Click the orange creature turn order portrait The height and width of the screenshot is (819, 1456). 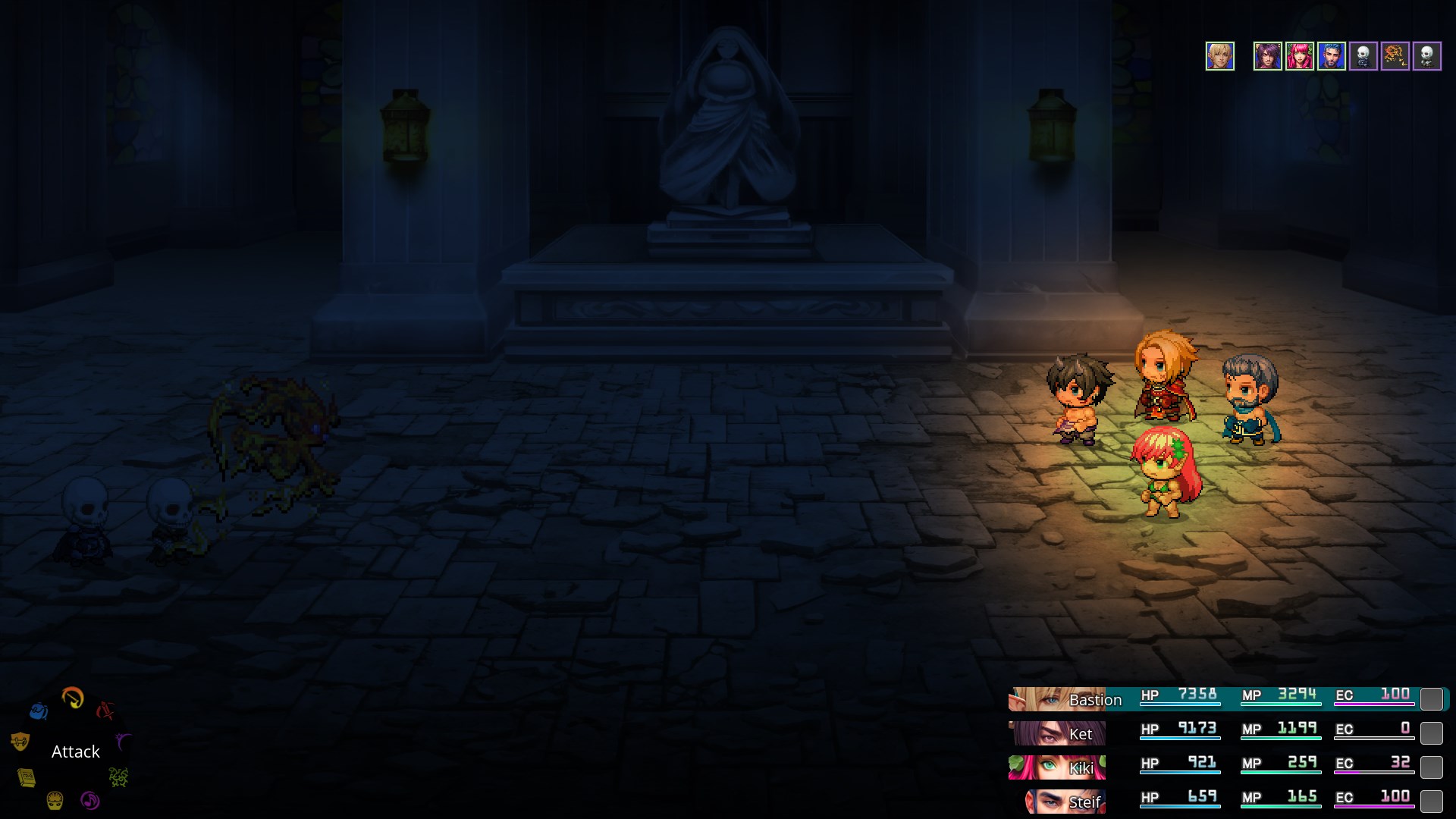point(1395,56)
